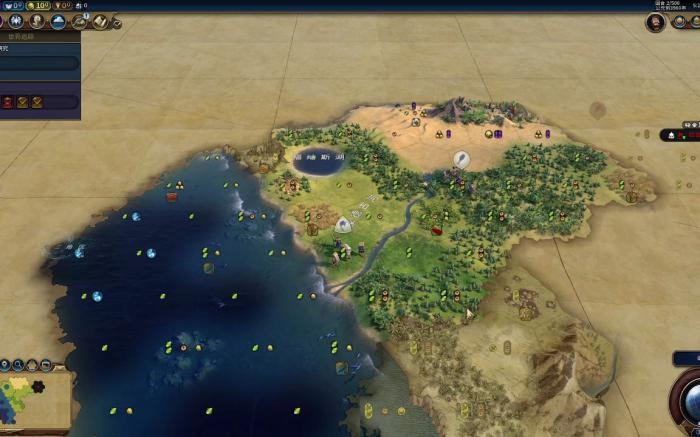
Task: Open the Great People panel
Action: 35,21
